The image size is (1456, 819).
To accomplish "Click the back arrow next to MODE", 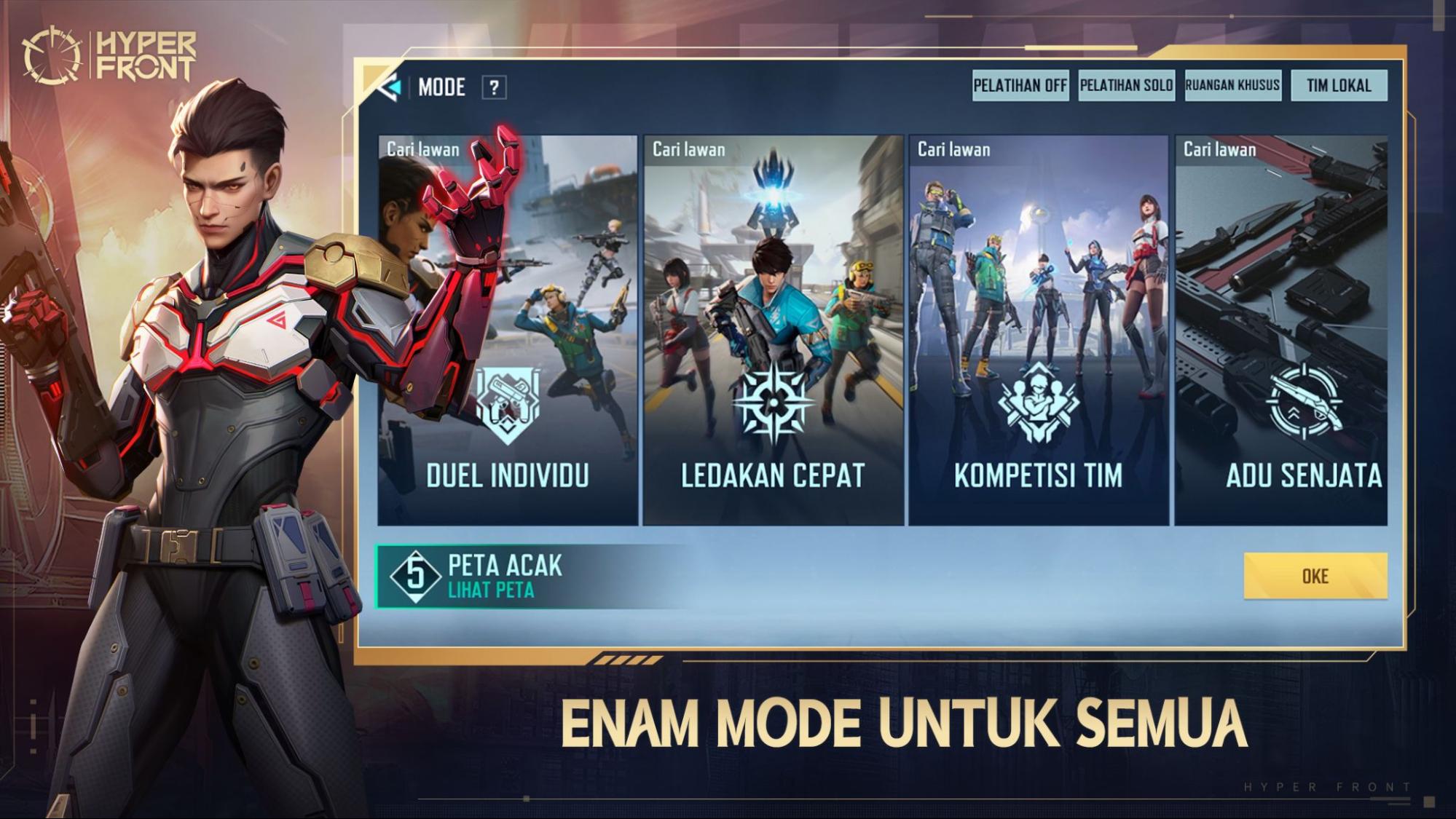I will pos(390,86).
